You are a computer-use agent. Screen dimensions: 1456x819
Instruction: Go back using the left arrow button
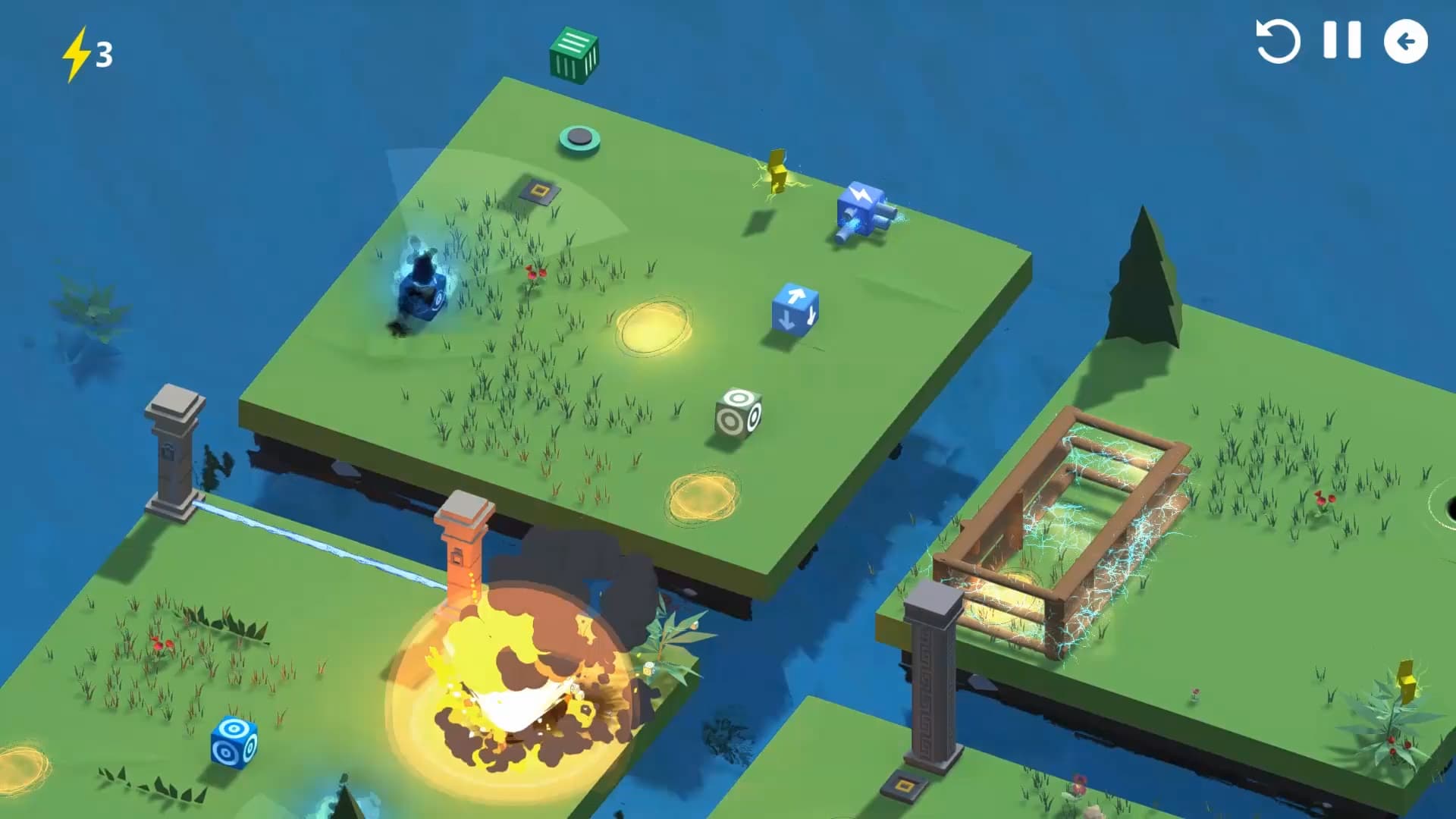coord(1405,41)
